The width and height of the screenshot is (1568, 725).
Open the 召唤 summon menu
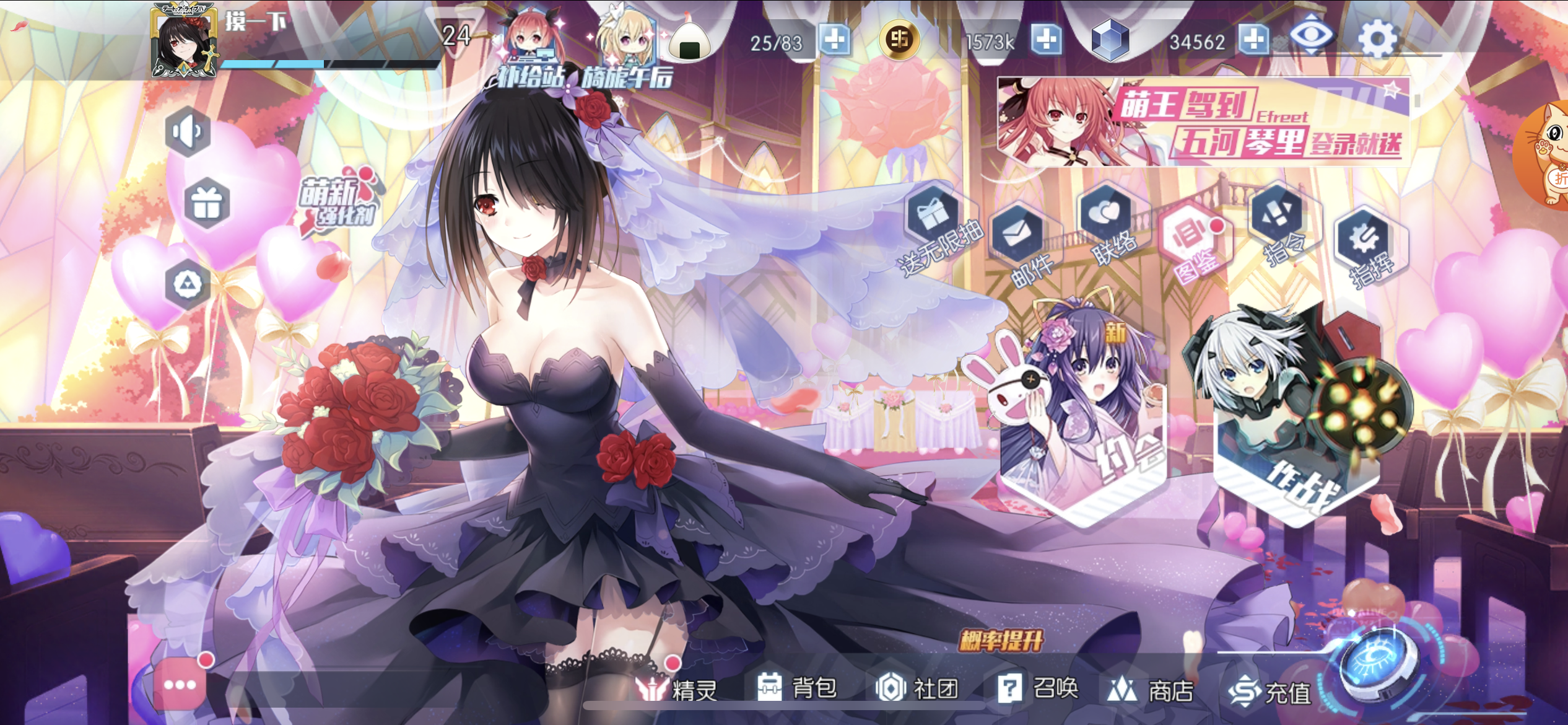[1039, 687]
